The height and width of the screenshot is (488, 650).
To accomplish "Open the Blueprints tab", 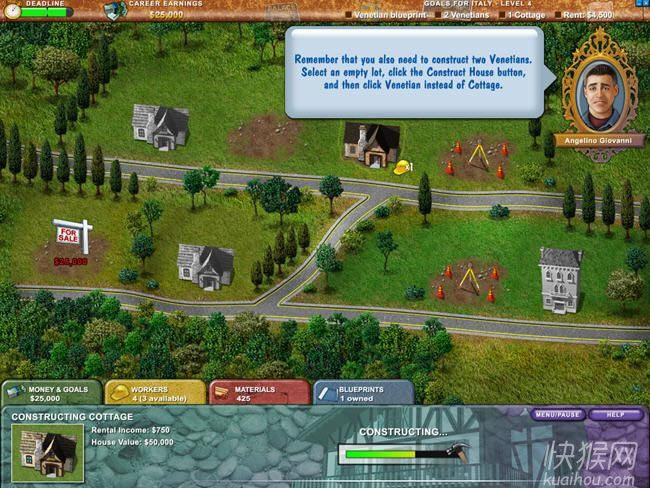I will click(363, 393).
